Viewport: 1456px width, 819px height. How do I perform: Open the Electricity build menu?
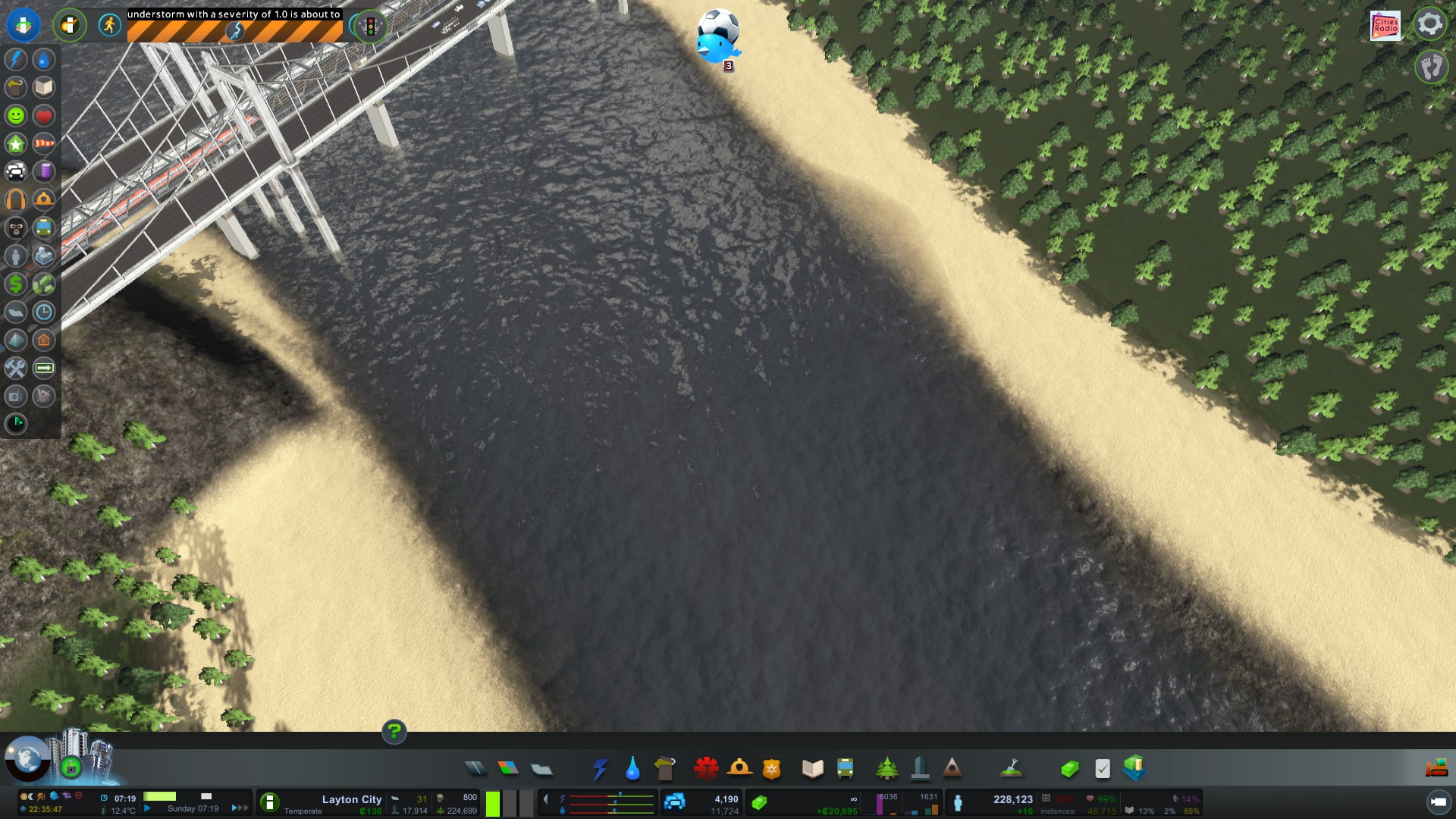(x=600, y=769)
